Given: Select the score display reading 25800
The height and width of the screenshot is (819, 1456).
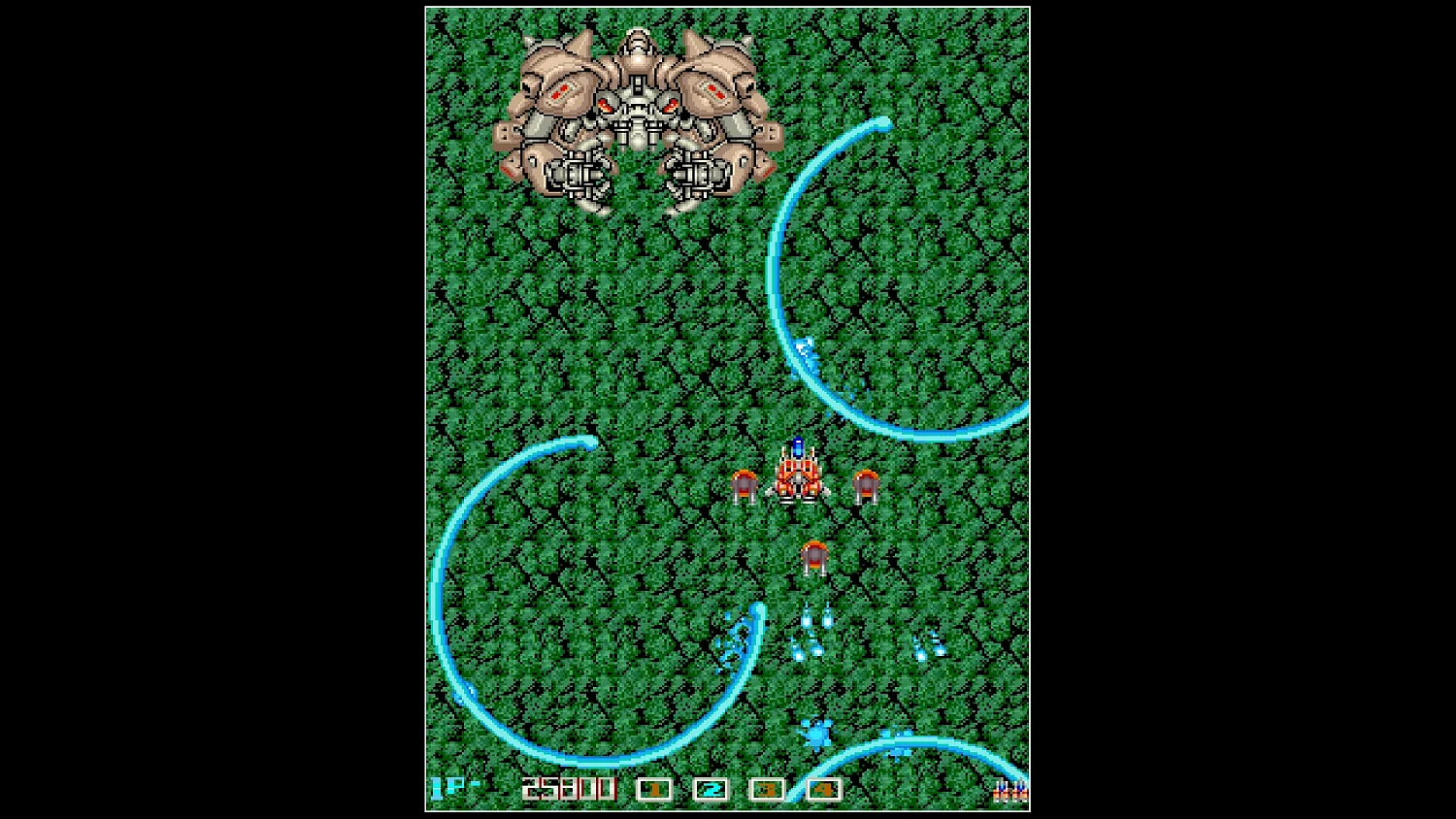Looking at the screenshot, I should coord(567,788).
